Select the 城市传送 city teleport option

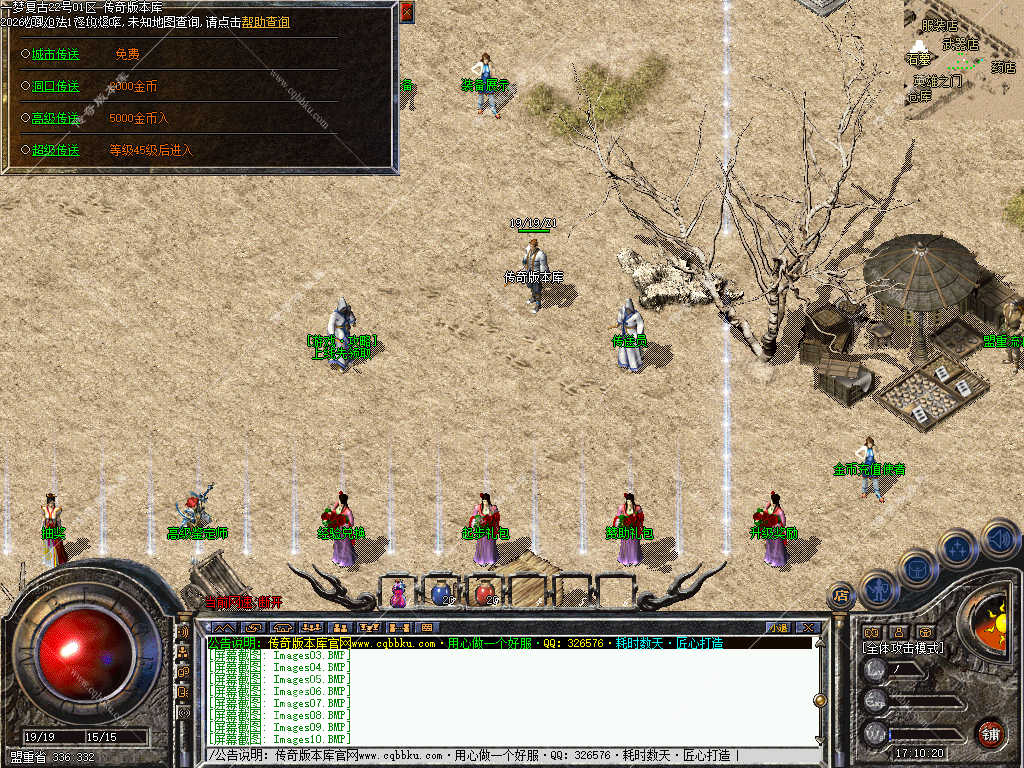55,55
